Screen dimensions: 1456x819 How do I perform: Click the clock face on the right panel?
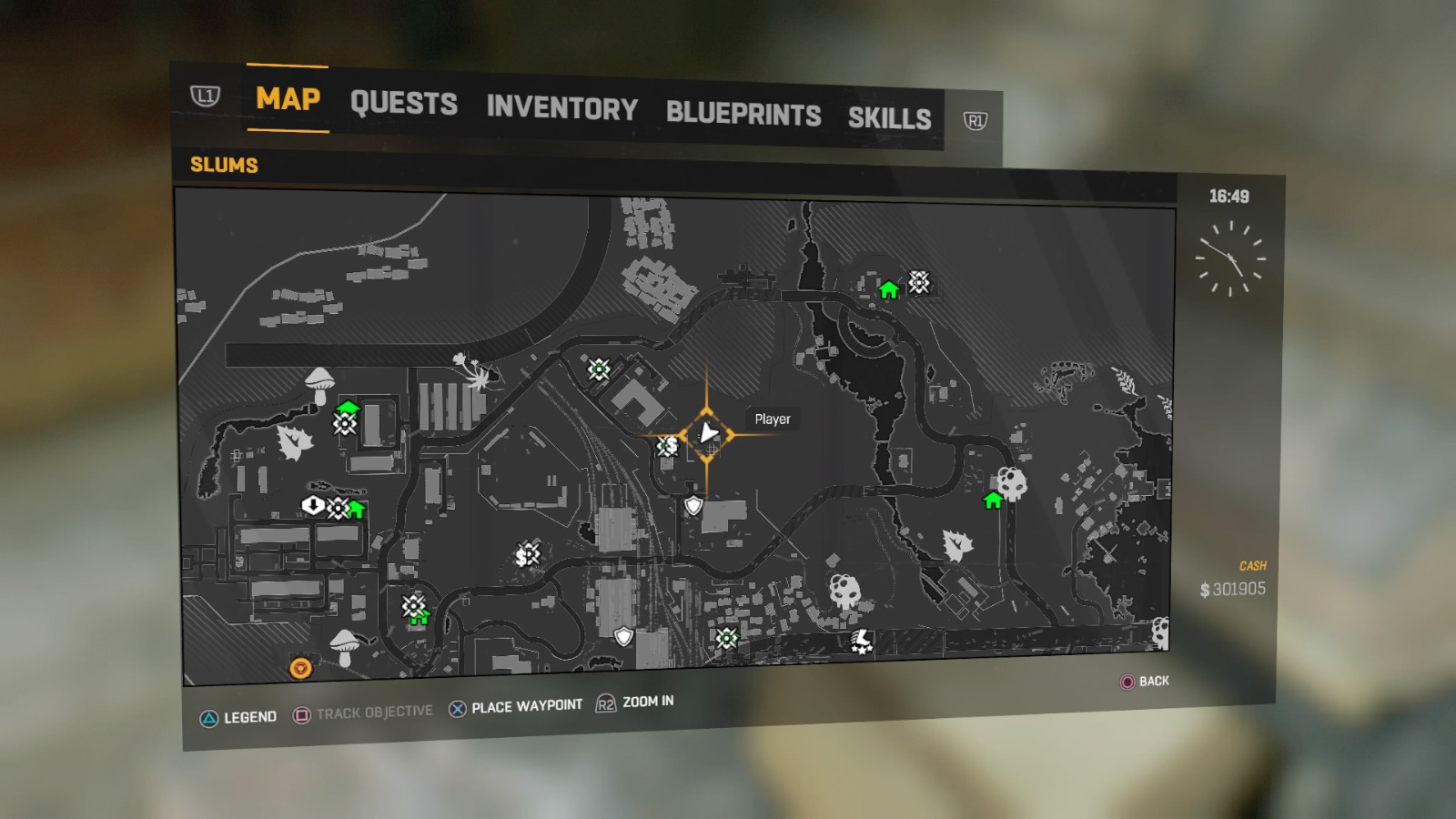(x=1233, y=258)
